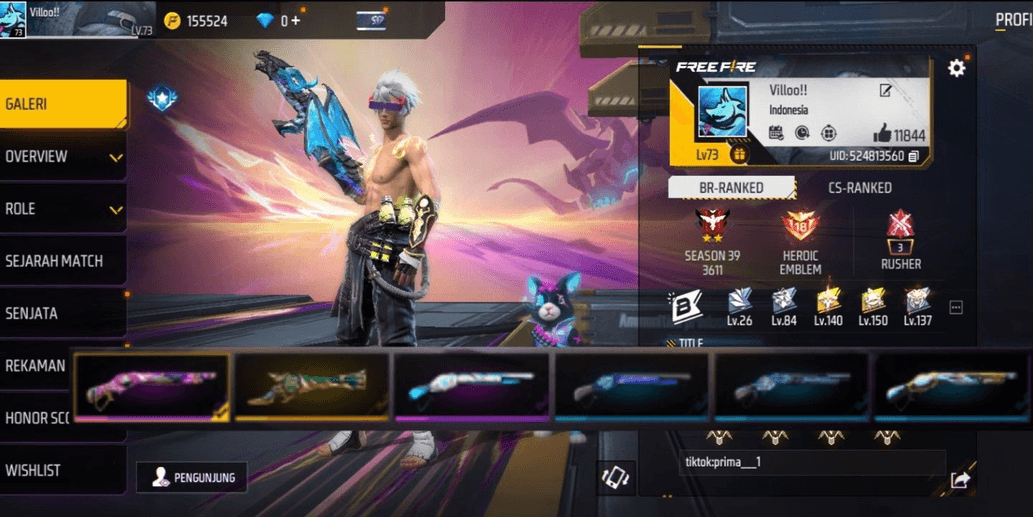Expand the Overview section
The width and height of the screenshot is (1033, 517).
click(x=62, y=157)
